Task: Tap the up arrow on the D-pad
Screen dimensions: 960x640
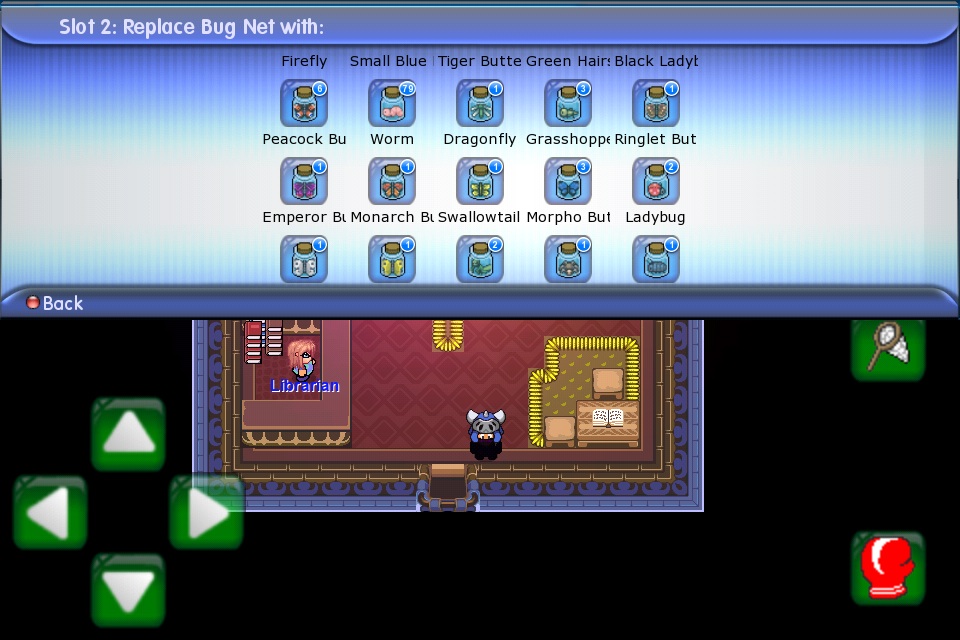Action: (128, 434)
